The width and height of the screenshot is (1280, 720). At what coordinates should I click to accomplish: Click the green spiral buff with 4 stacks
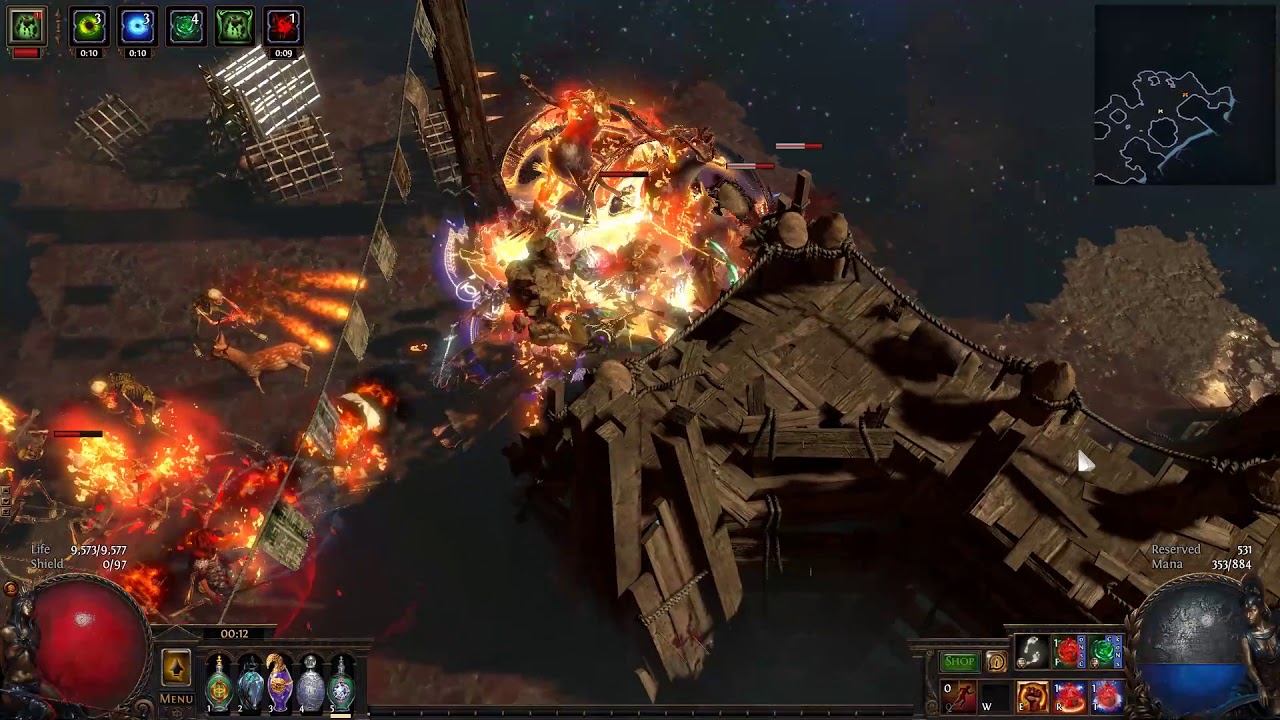186,27
